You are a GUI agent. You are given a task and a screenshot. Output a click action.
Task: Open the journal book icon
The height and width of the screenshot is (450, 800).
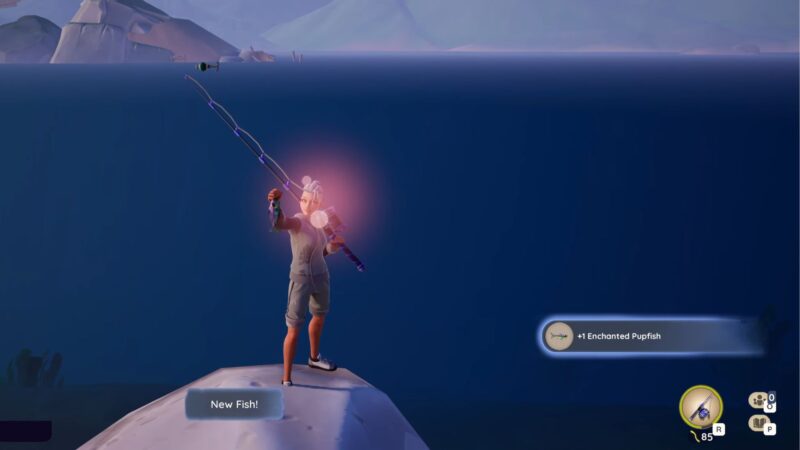[x=760, y=423]
